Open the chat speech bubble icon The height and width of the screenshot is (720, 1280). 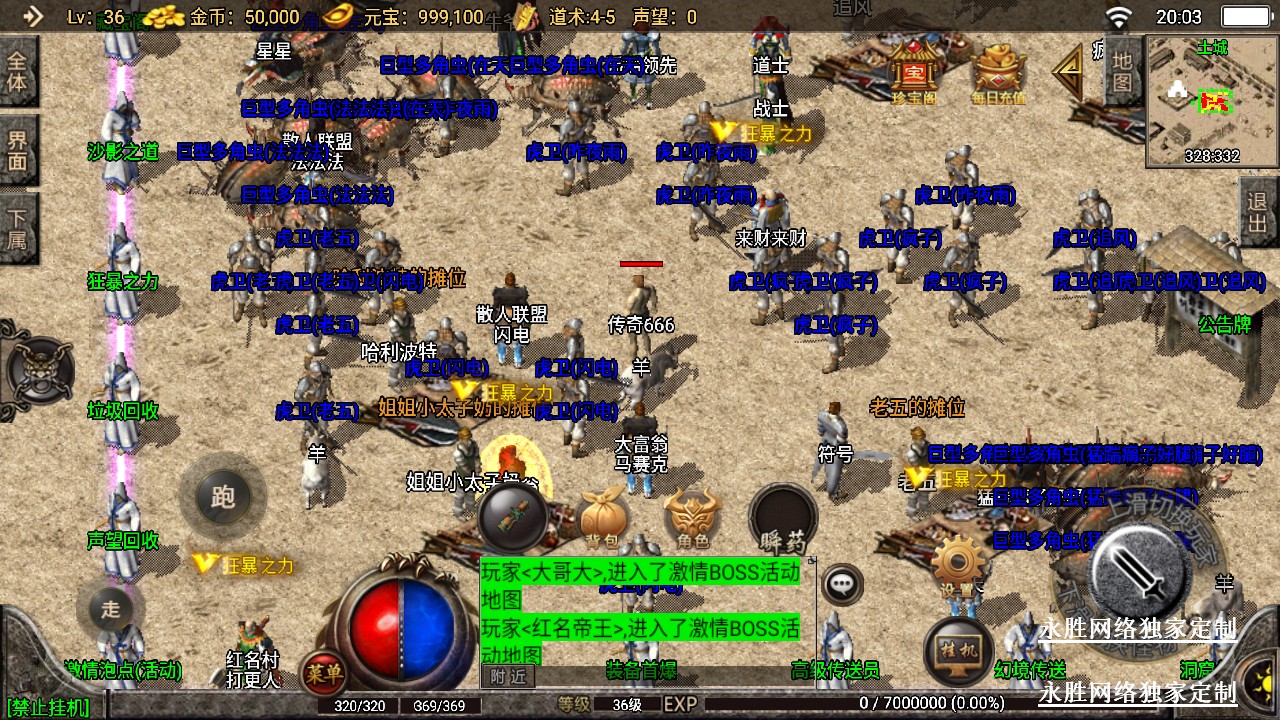click(843, 584)
